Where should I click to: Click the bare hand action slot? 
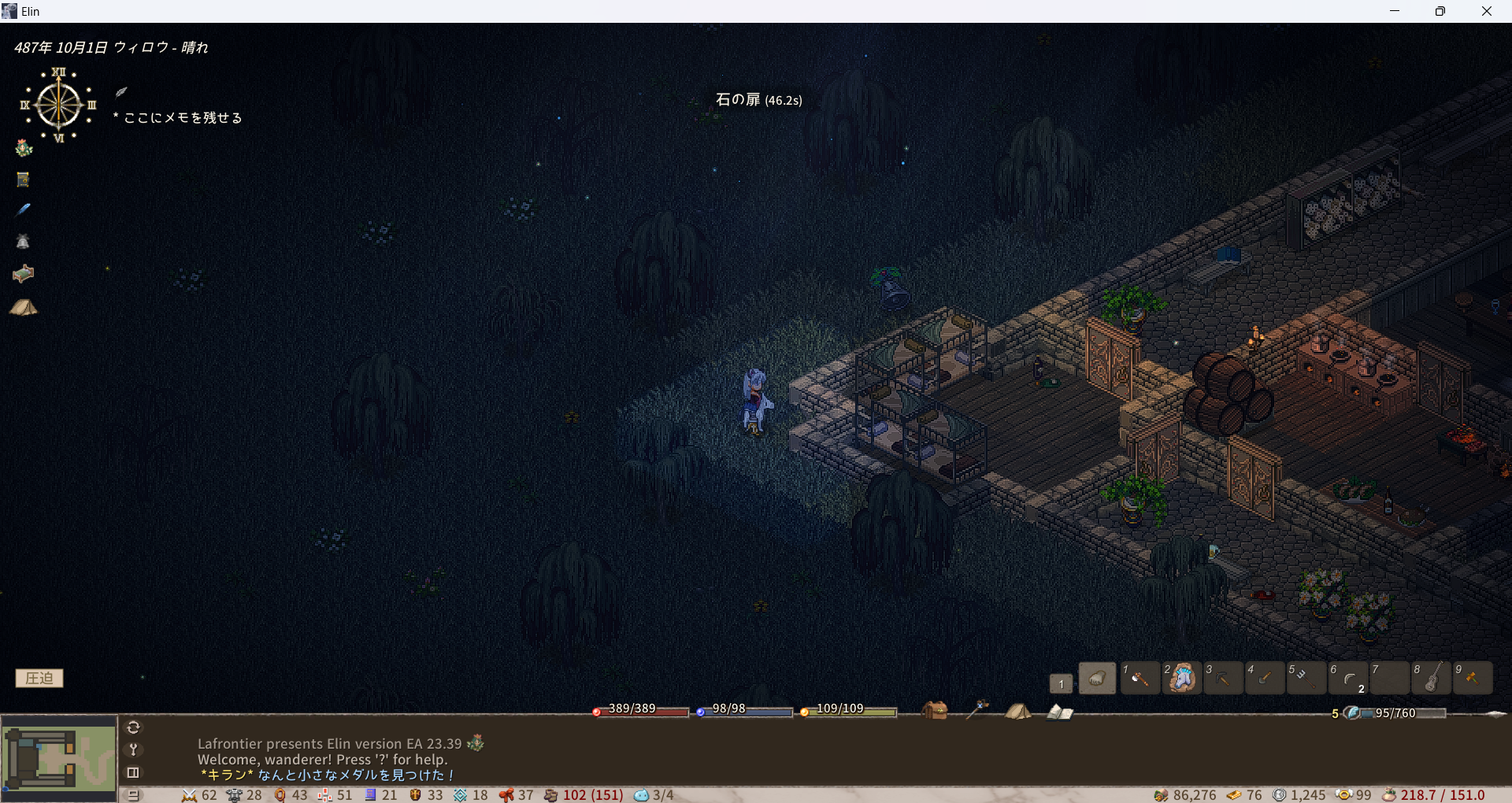pyautogui.click(x=1097, y=678)
